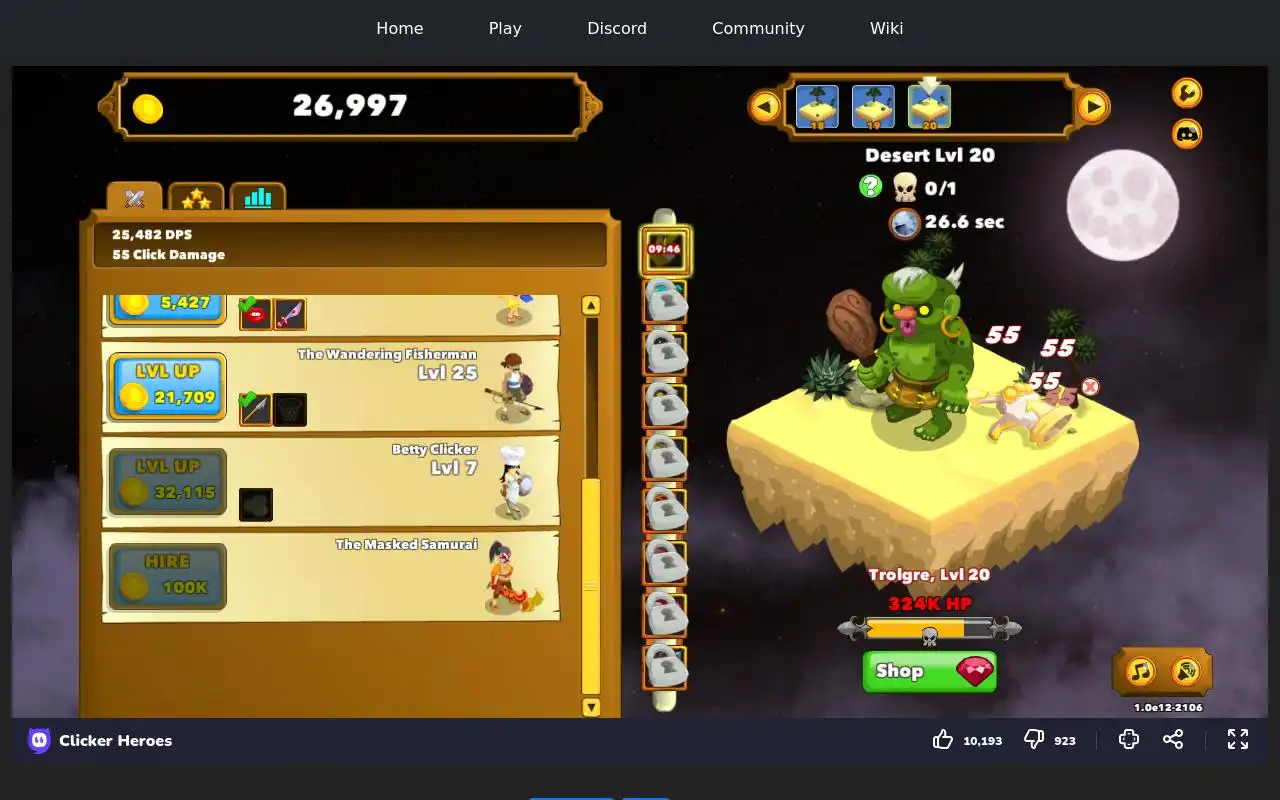This screenshot has height=800, width=1280.
Task: Go to previous zones with left arrow
Action: [x=765, y=106]
